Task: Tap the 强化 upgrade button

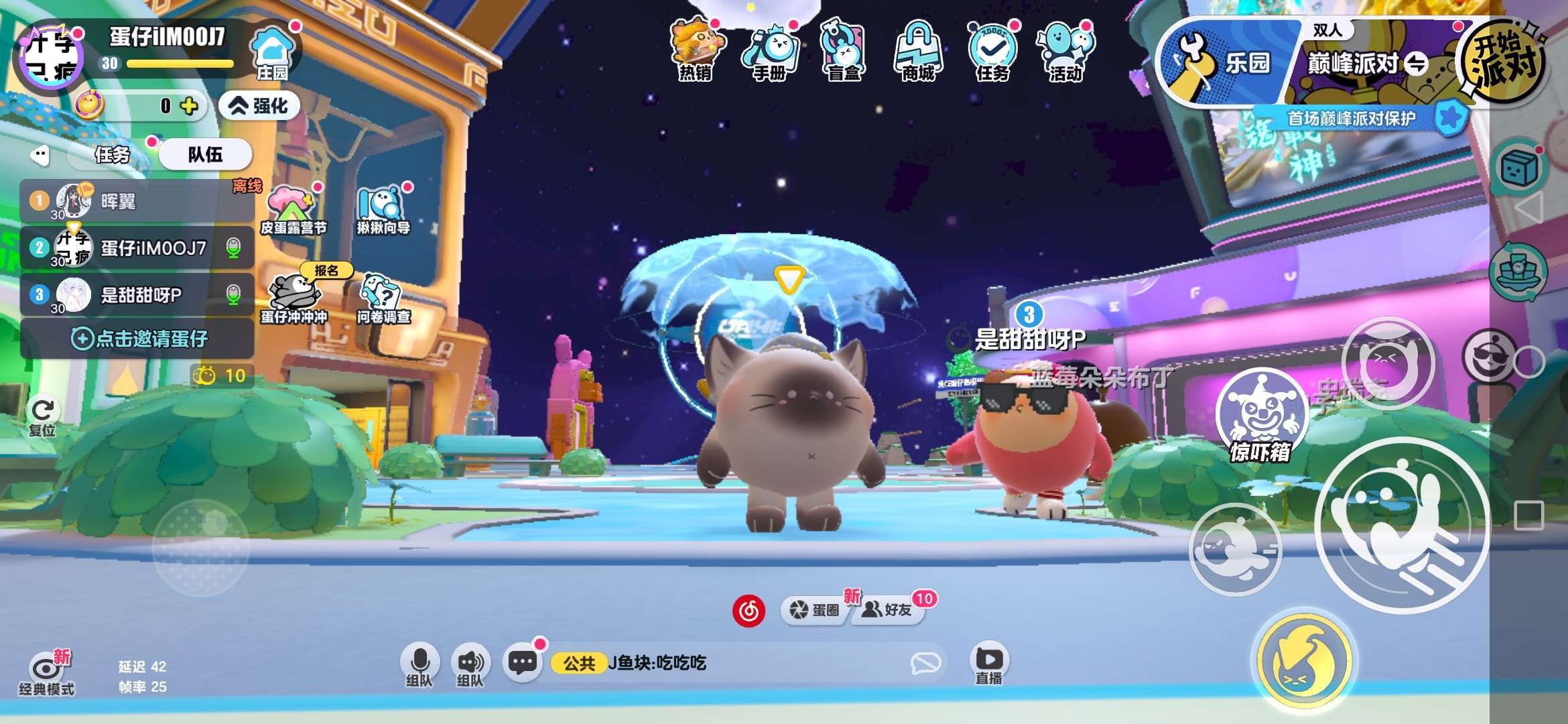Action: (x=260, y=106)
